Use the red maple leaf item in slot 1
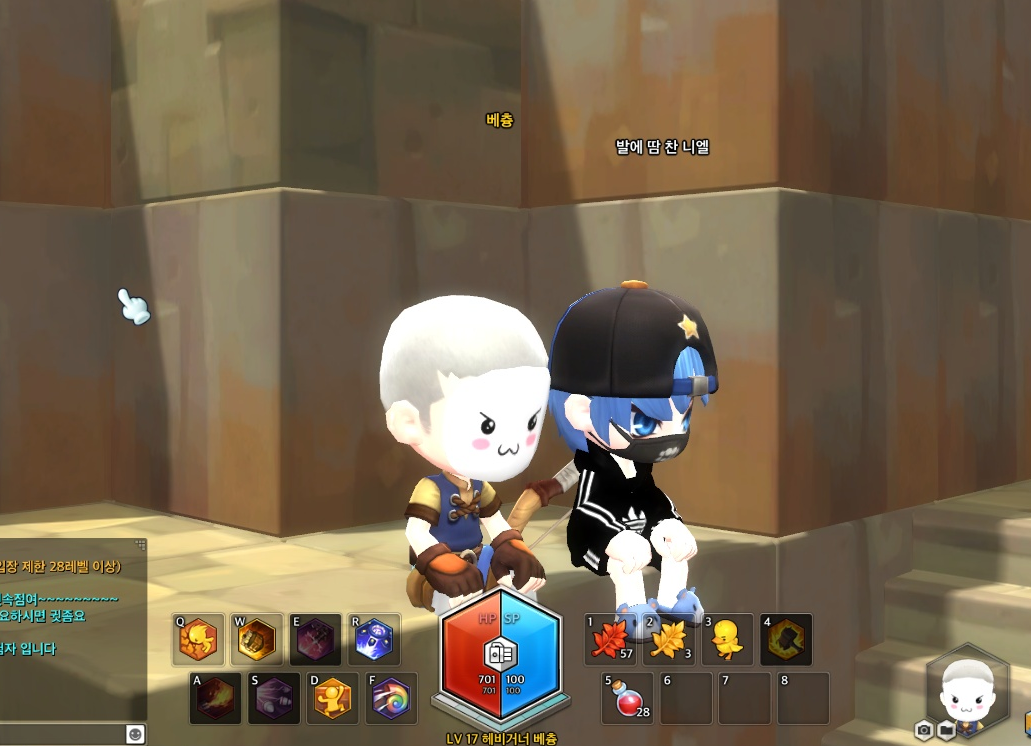Viewport: 1031px width, 746px height. click(611, 640)
